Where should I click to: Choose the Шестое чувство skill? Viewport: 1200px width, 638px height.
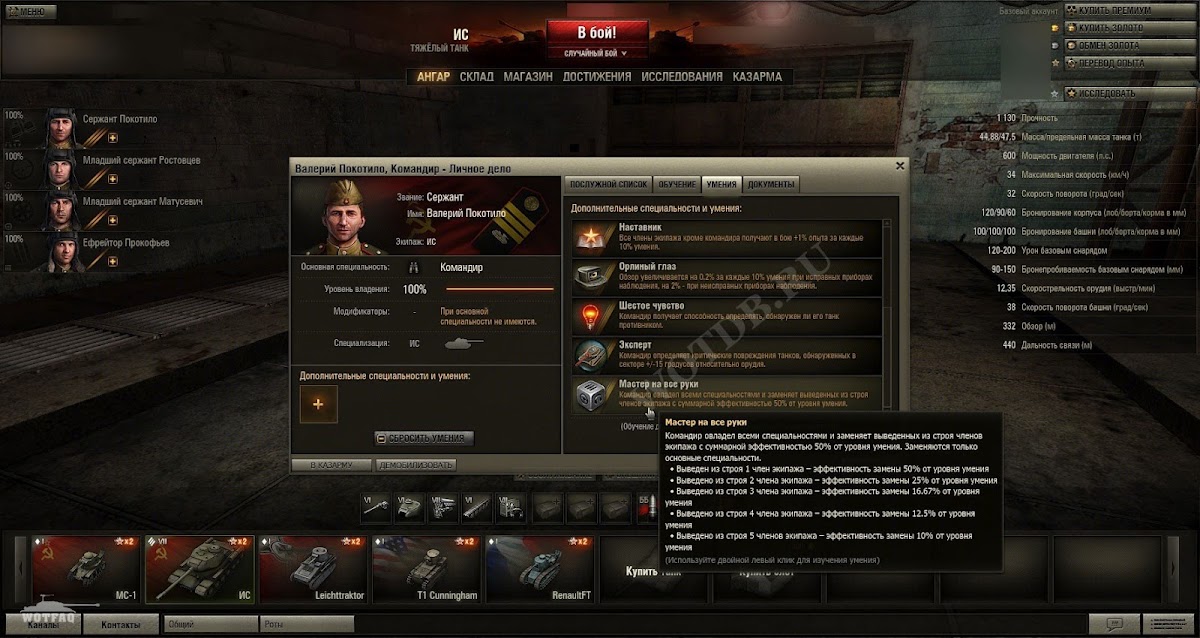pyautogui.click(x=726, y=314)
